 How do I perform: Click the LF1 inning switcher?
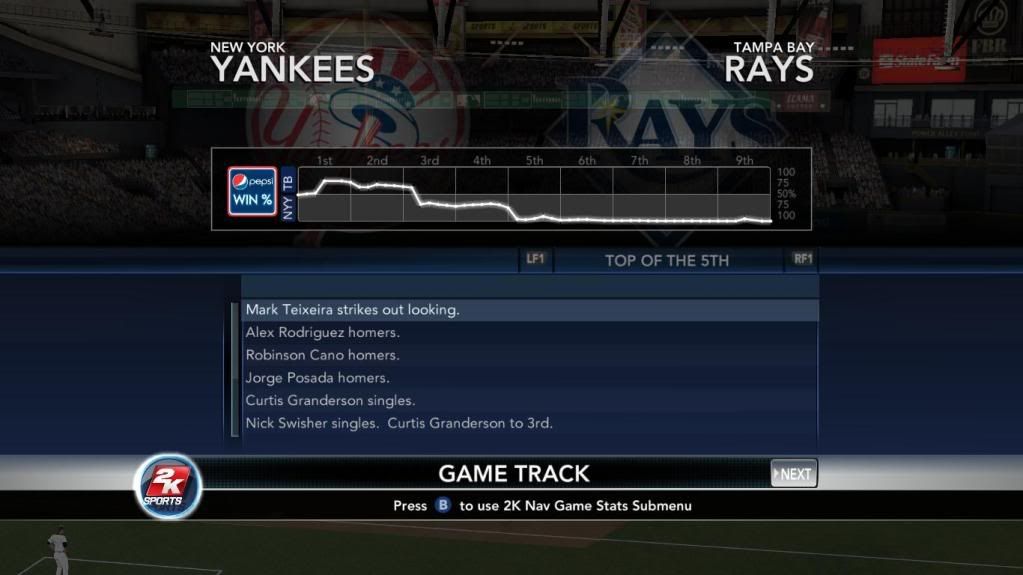coord(535,259)
